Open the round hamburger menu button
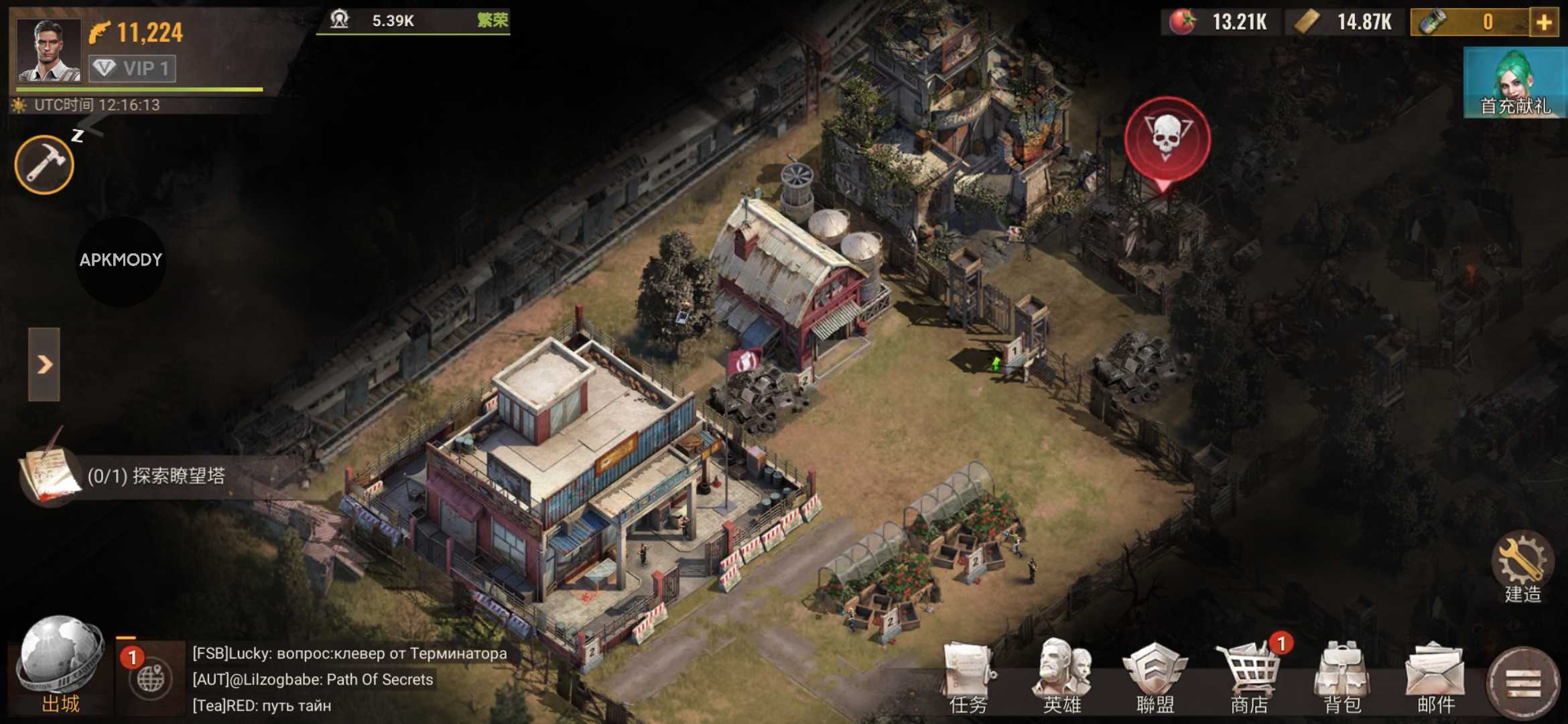The height and width of the screenshot is (724, 1568). click(1523, 684)
